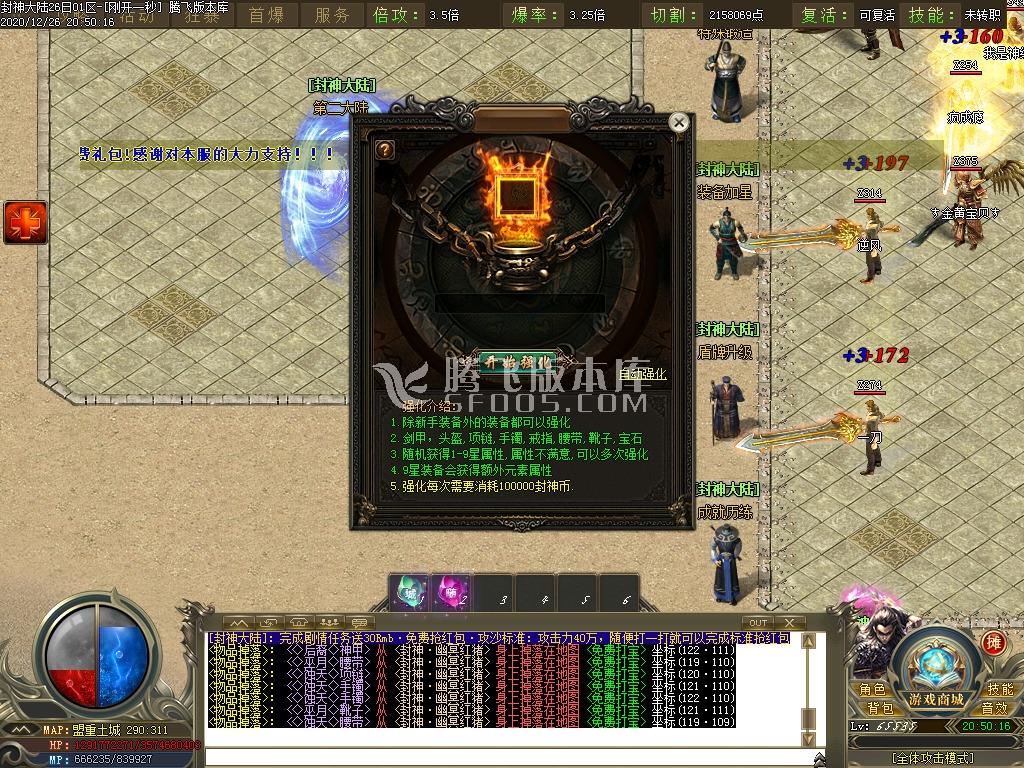Screen dimensions: 1024x768
Task: Open the 角色 character panel
Action: [871, 689]
